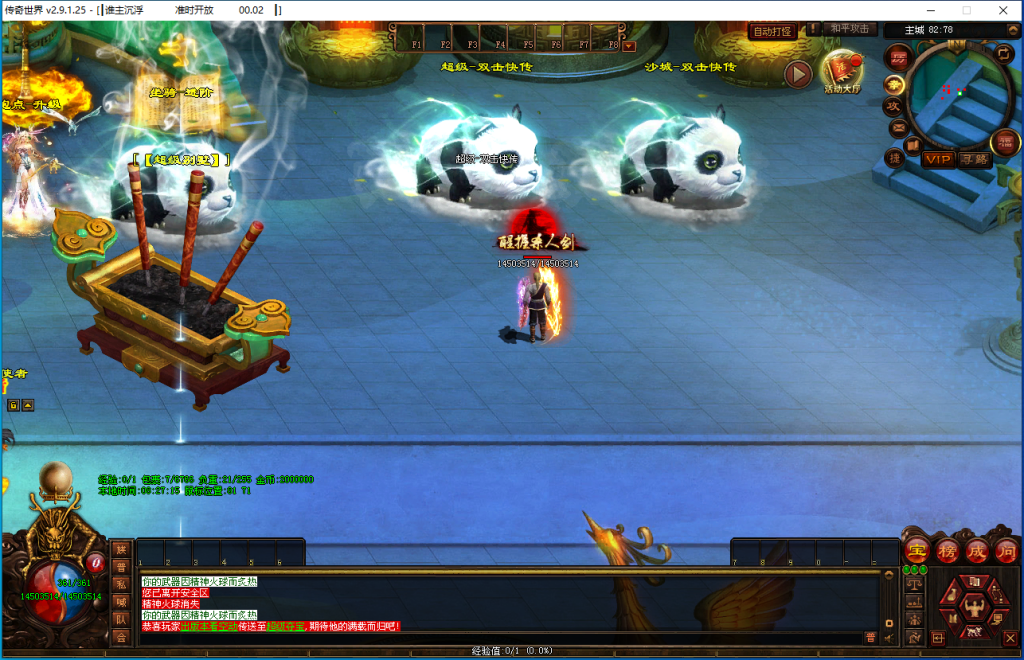Open the 活动大厅 activity hall icon
The height and width of the screenshot is (660, 1024).
tap(842, 70)
